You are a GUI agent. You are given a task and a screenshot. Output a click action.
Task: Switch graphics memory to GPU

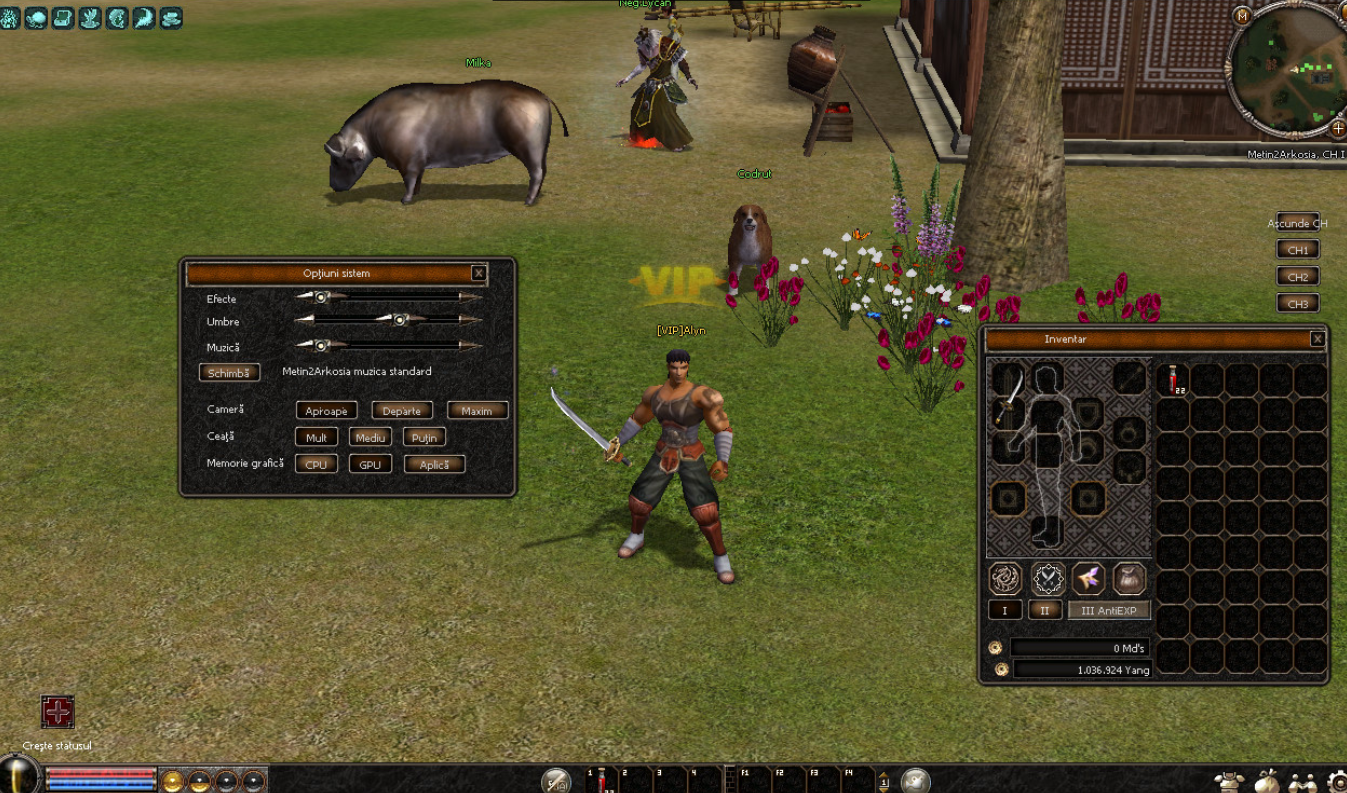(x=370, y=465)
